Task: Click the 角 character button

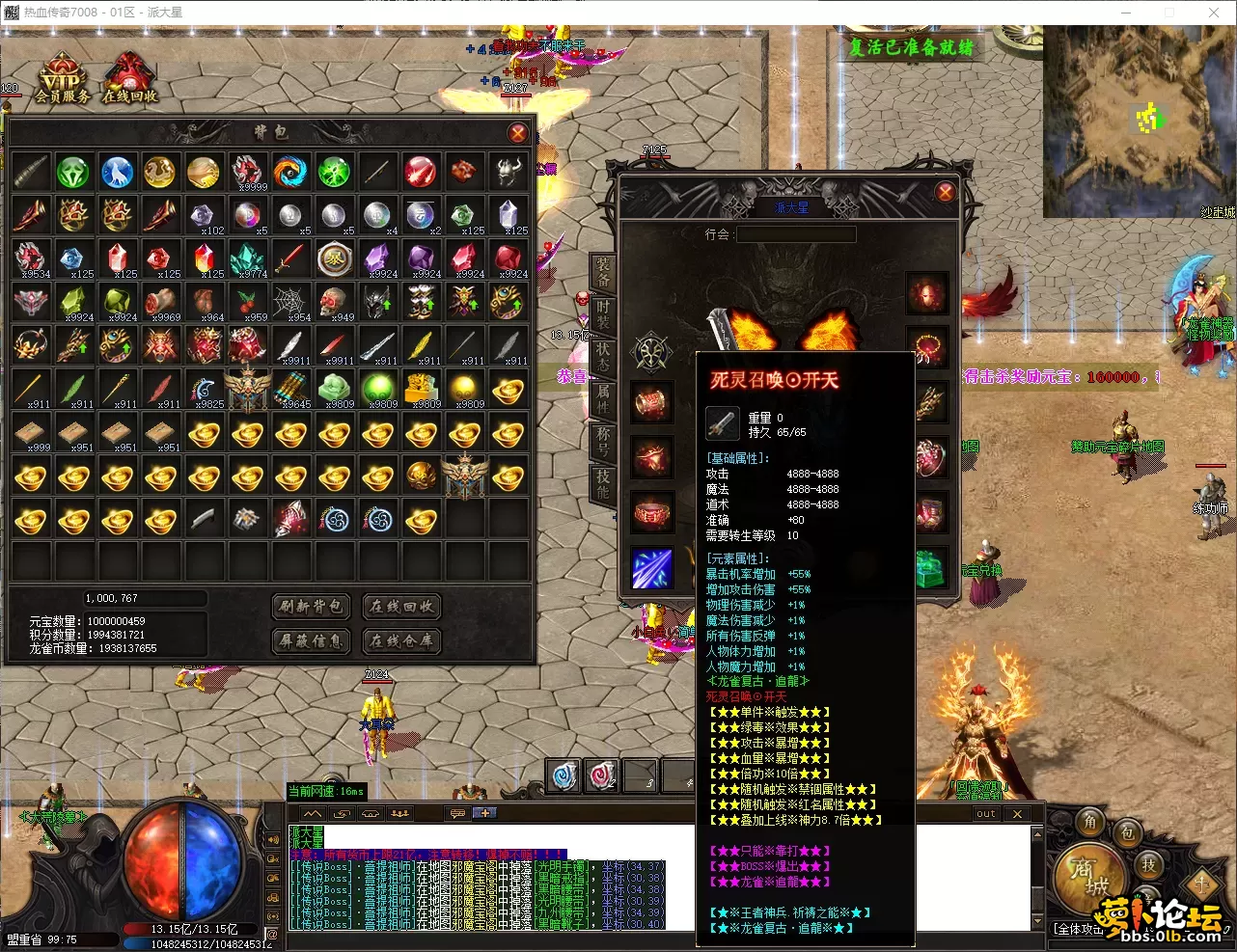Action: pos(1090,821)
